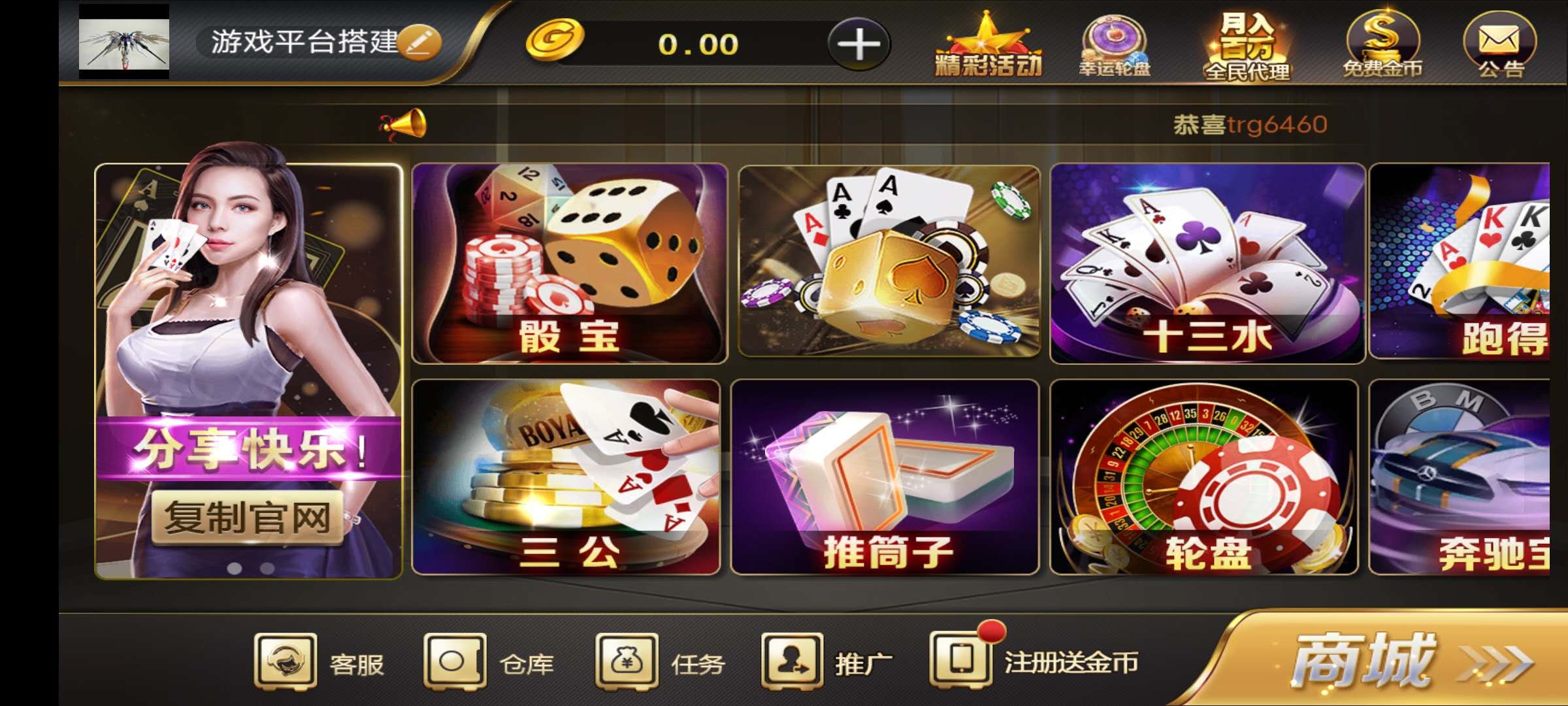The height and width of the screenshot is (706, 1568).
Task: Tap the player avatar picture
Action: click(124, 42)
